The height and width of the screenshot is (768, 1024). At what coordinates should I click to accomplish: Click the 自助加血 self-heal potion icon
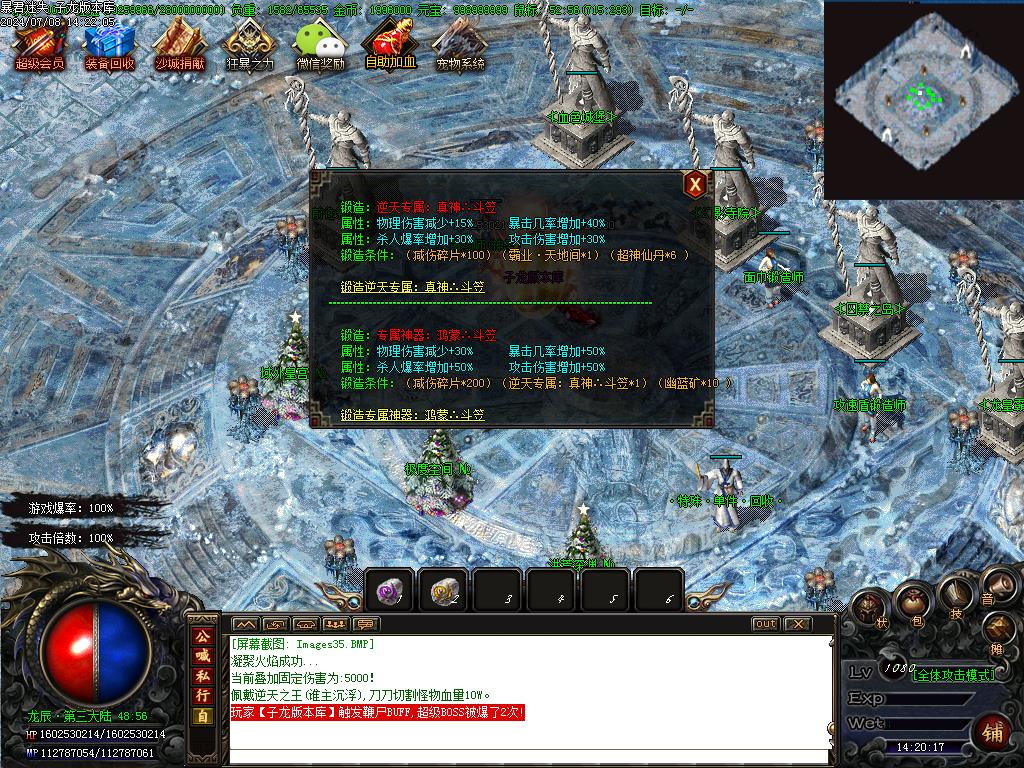tap(390, 47)
